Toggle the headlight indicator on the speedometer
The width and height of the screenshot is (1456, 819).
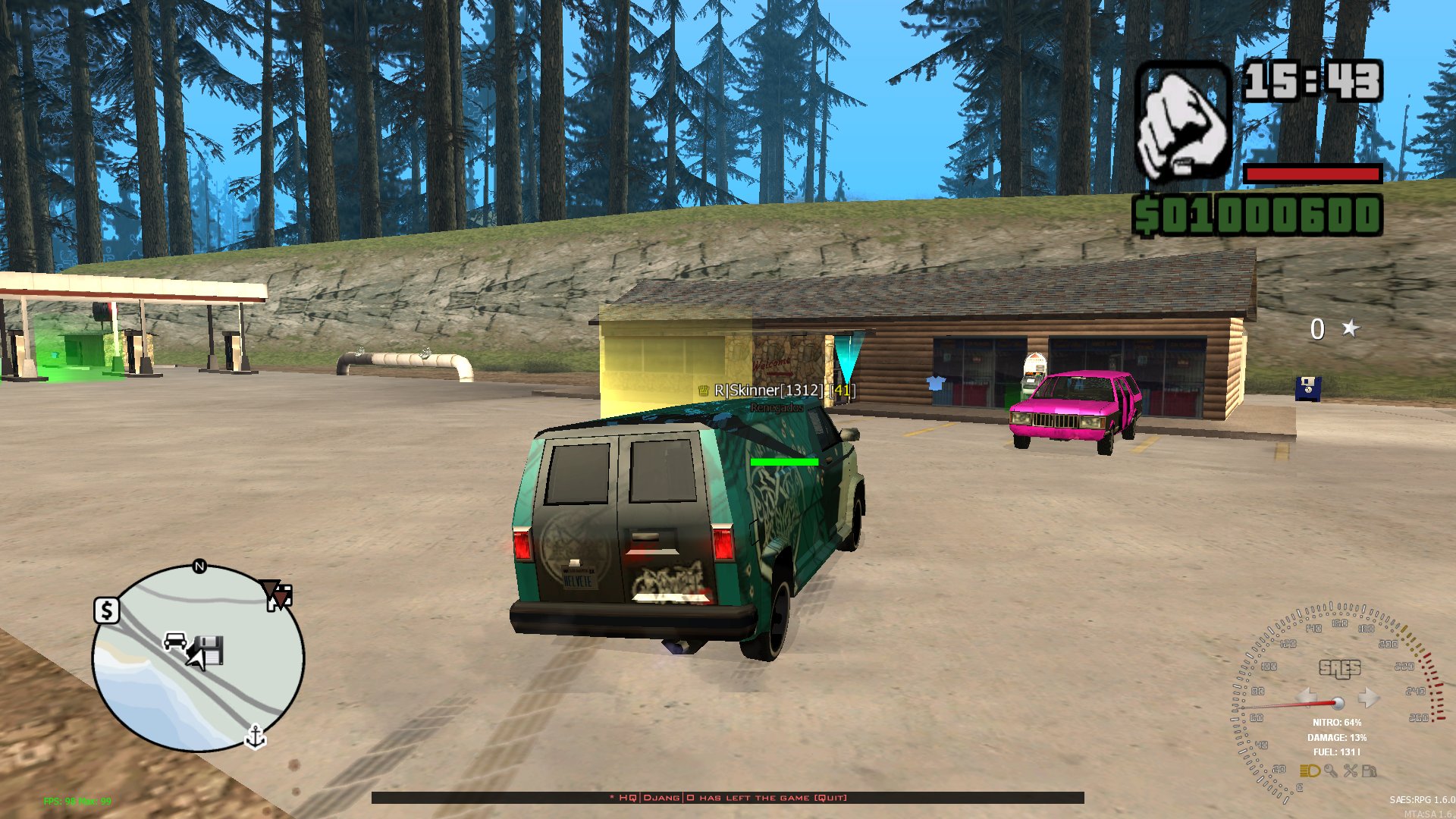click(x=1310, y=771)
